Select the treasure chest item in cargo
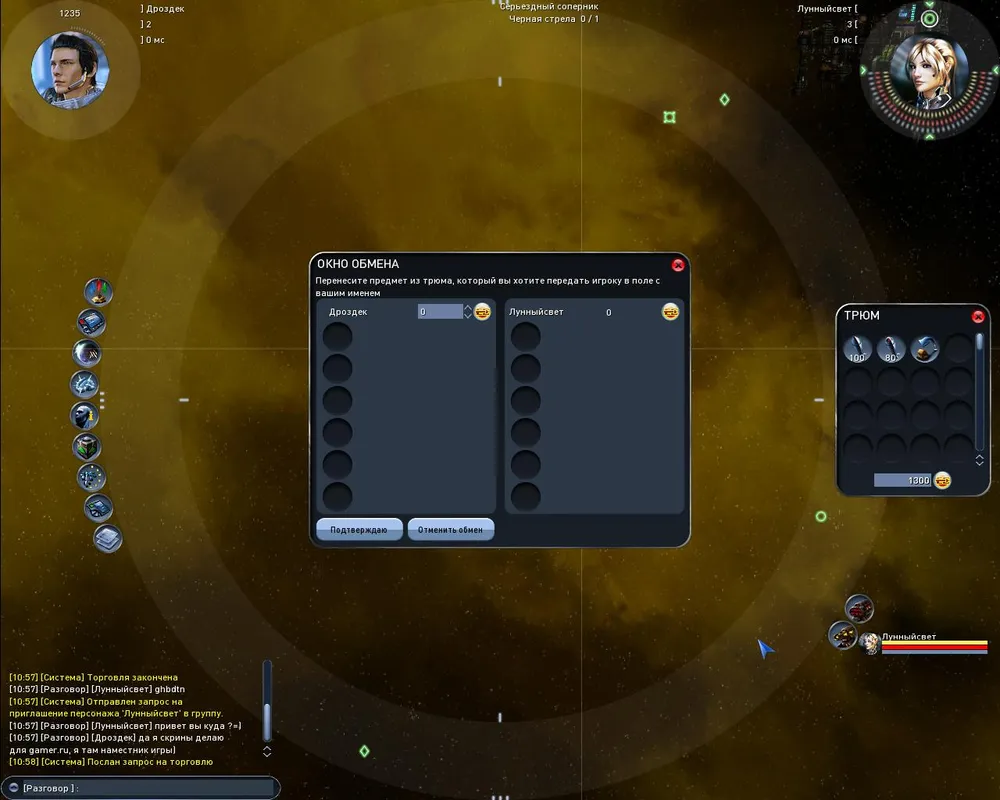 (925, 349)
